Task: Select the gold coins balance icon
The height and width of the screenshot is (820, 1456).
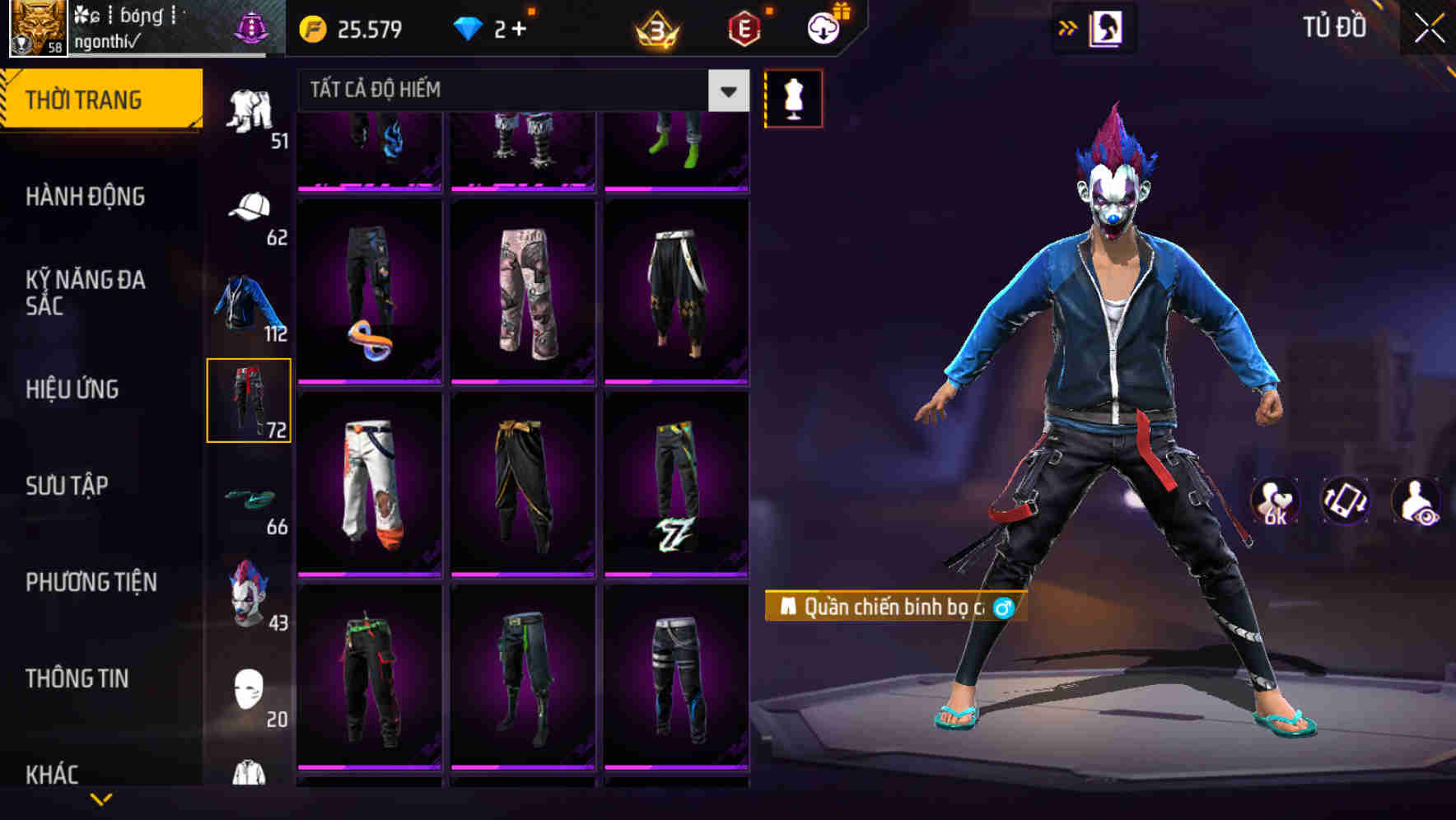Action: click(311, 29)
